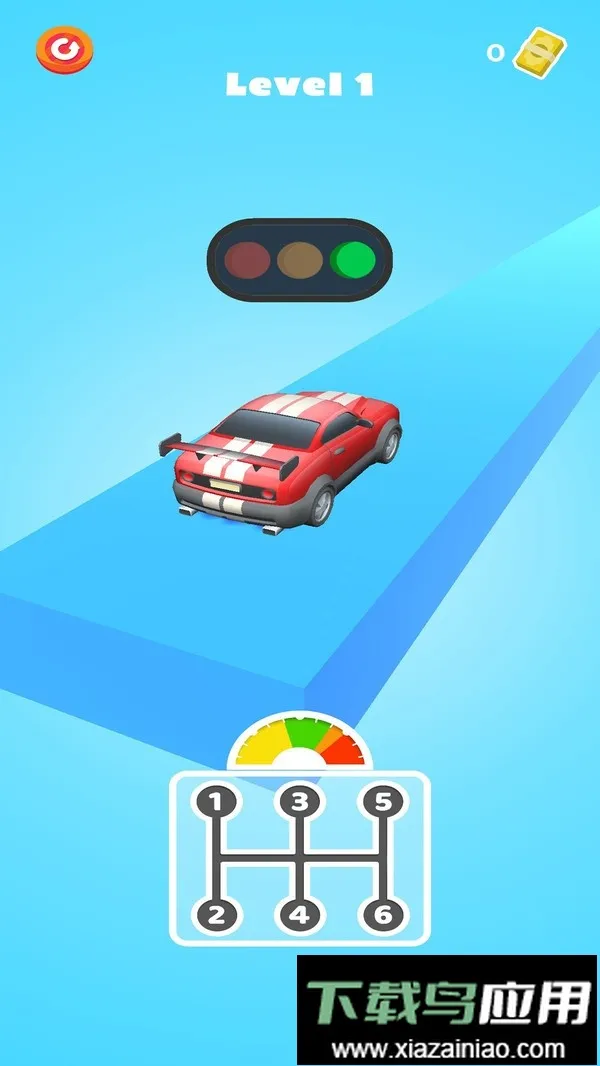Image resolution: width=600 pixels, height=1066 pixels.
Task: Click the orange restart button
Action: [x=64, y=49]
